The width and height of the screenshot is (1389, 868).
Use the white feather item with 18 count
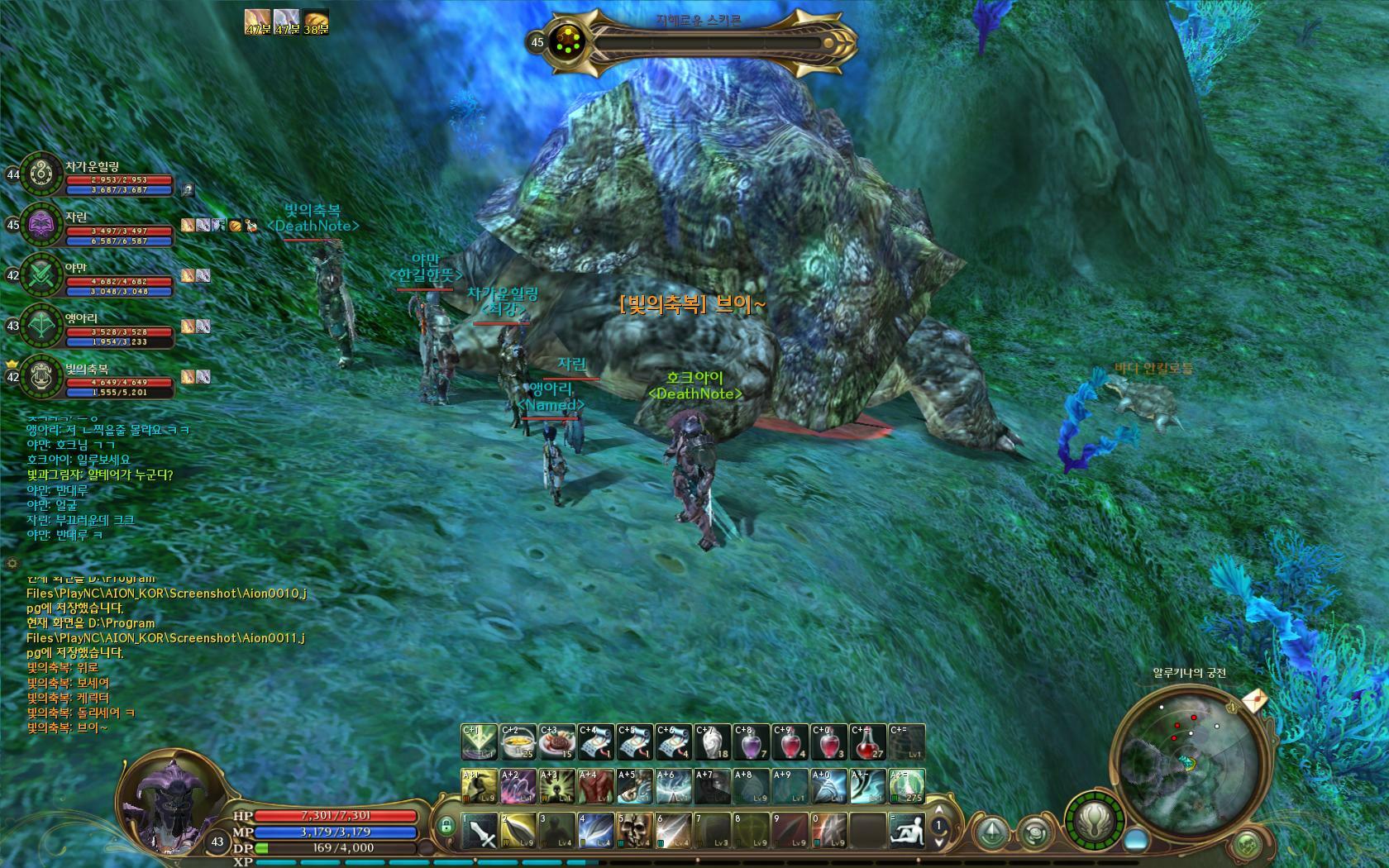pos(713,742)
